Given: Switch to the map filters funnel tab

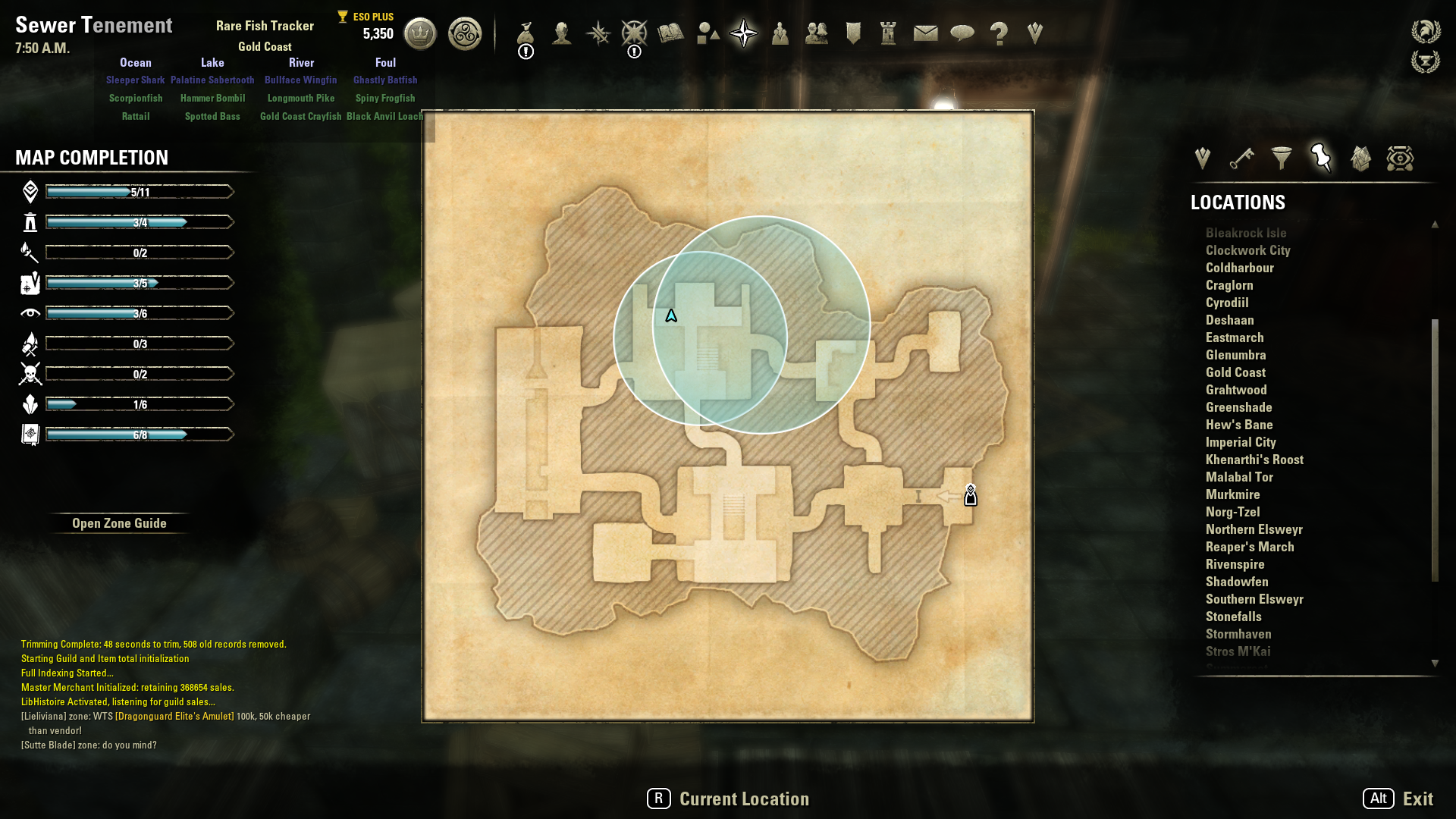Looking at the screenshot, I should coord(1282,158).
